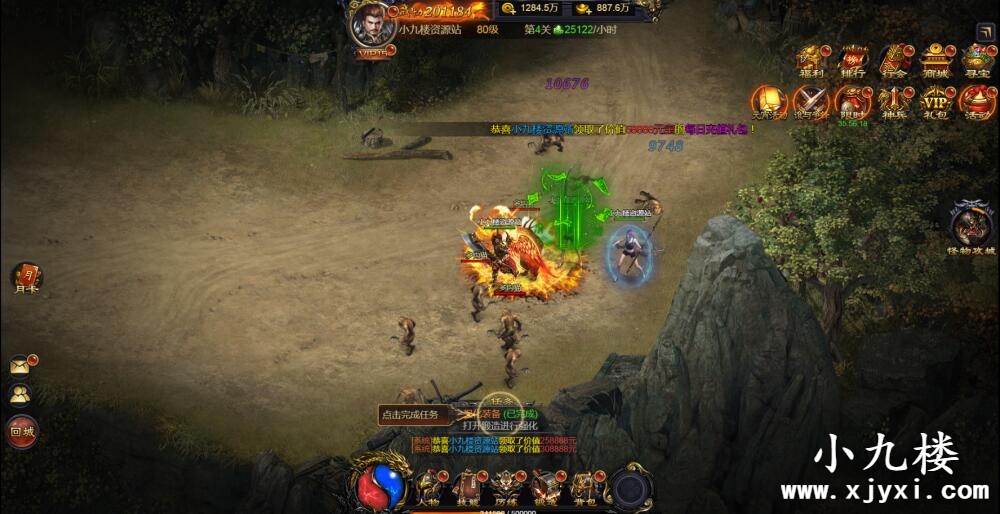Open the 行会 guild panel
The height and width of the screenshot is (514, 1000).
pyautogui.click(x=895, y=60)
